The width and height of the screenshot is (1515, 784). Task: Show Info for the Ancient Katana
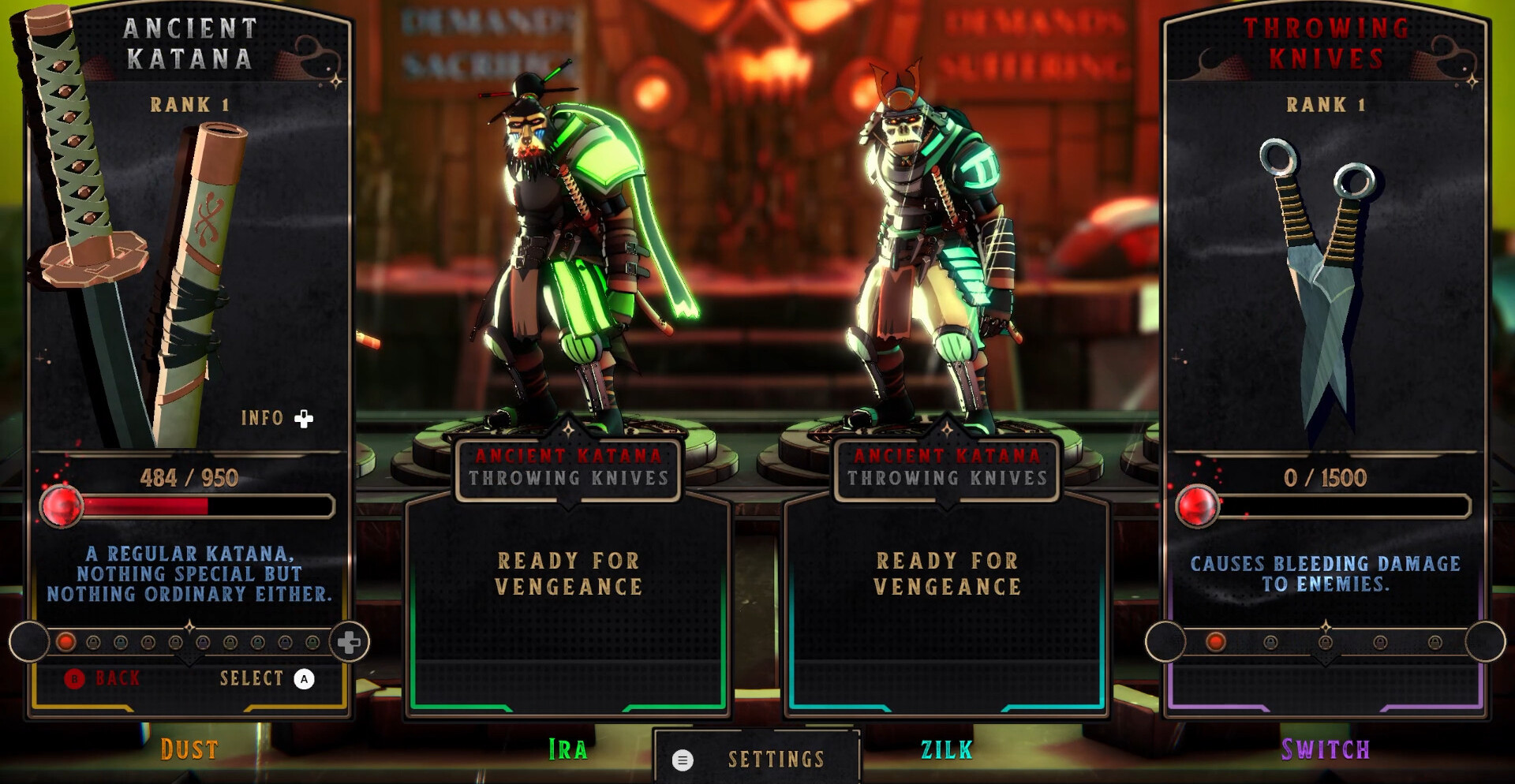pyautogui.click(x=276, y=418)
